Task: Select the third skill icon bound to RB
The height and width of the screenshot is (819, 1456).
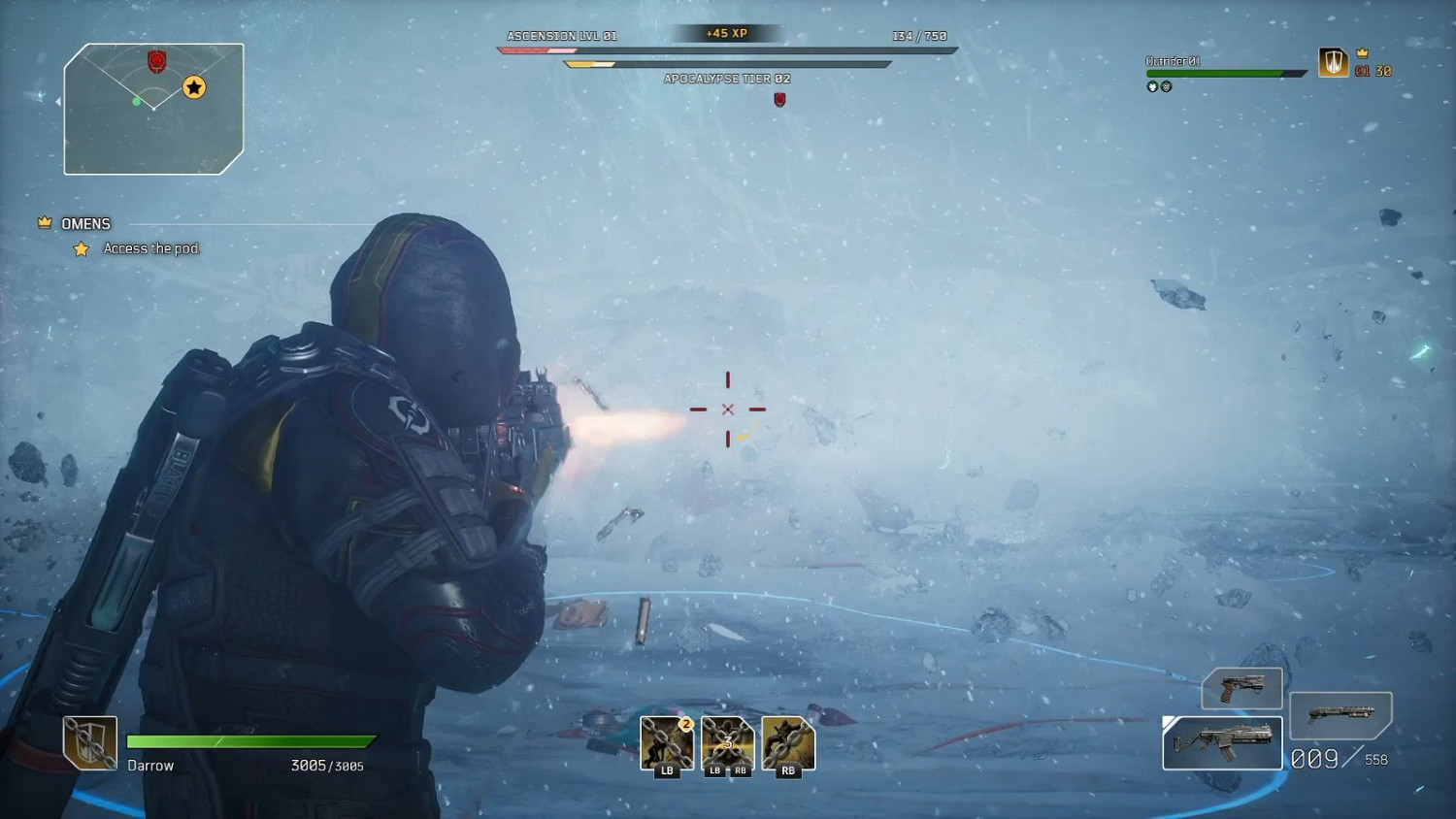Action: [x=788, y=742]
